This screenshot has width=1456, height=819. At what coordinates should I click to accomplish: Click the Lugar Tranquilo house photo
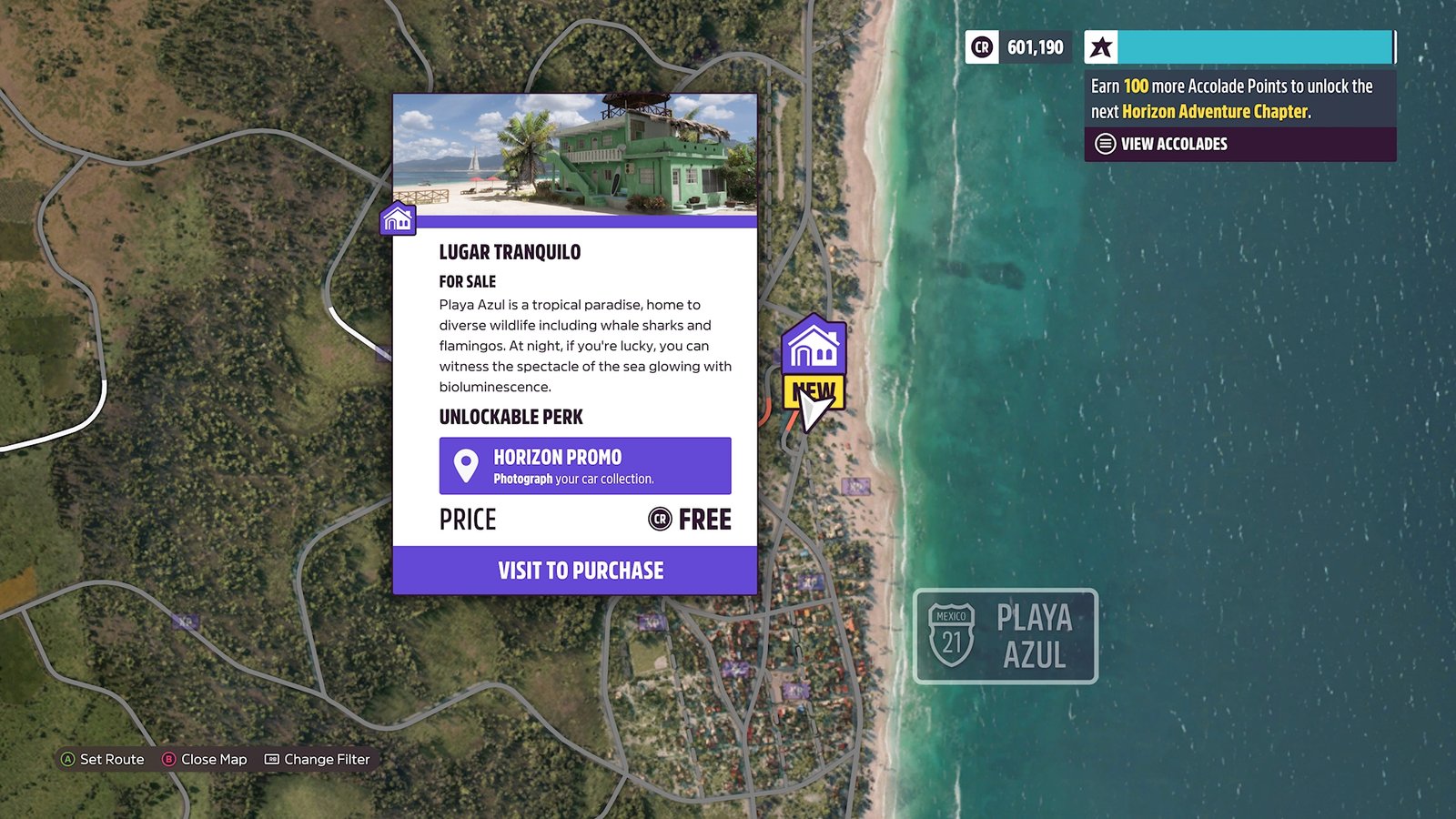click(x=575, y=155)
